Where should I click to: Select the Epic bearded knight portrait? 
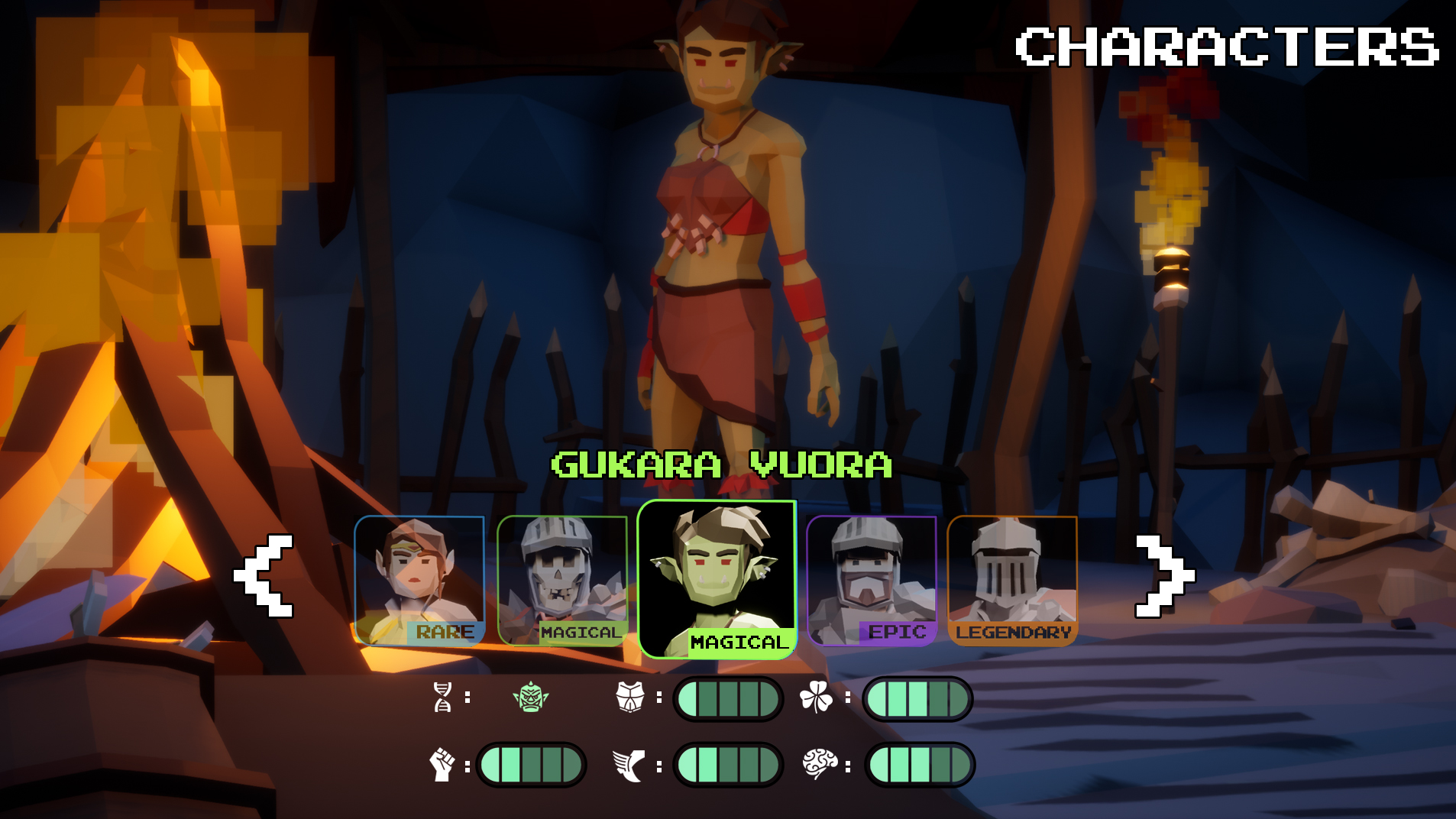click(872, 581)
